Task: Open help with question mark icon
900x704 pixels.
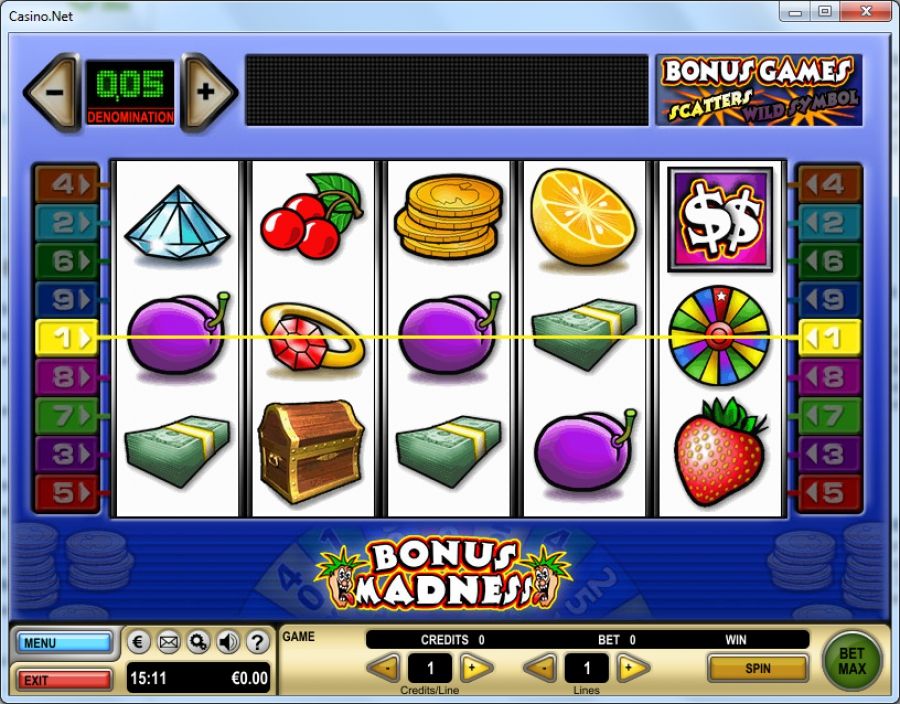Action: click(x=257, y=642)
